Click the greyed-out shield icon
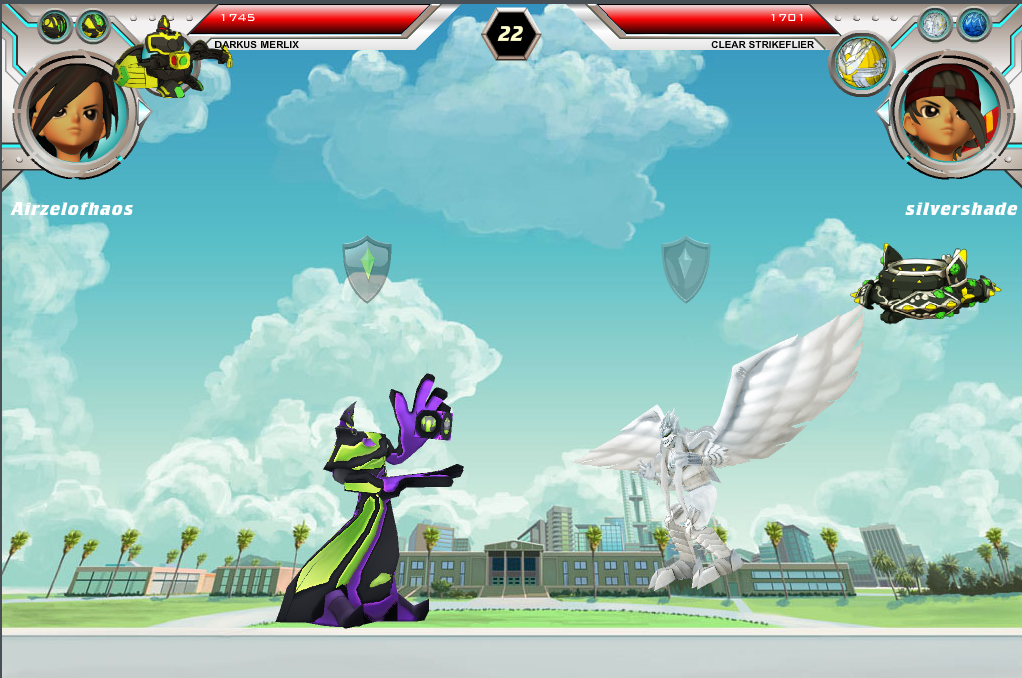Viewport: 1022px width, 678px height. point(686,267)
